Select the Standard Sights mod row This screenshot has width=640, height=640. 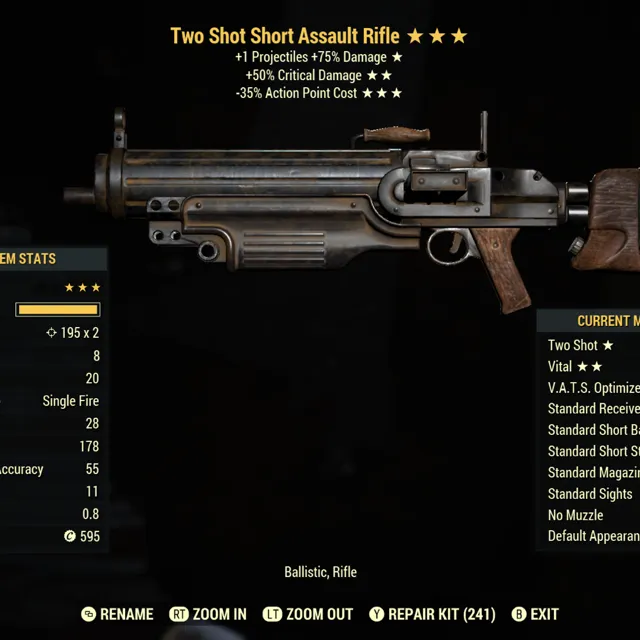590,494
